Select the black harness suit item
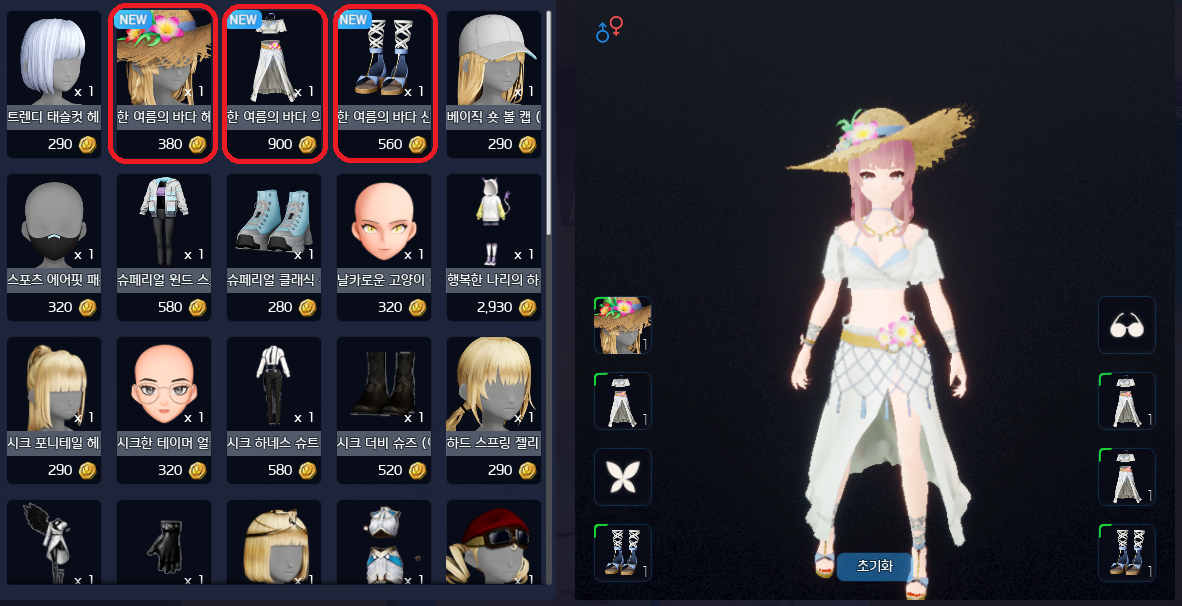The height and width of the screenshot is (606, 1182). (x=274, y=388)
